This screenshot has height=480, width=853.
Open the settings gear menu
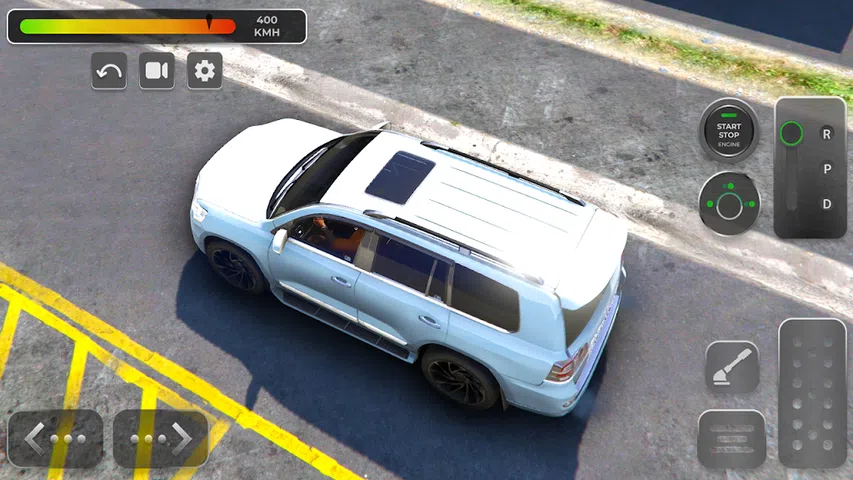tap(205, 71)
